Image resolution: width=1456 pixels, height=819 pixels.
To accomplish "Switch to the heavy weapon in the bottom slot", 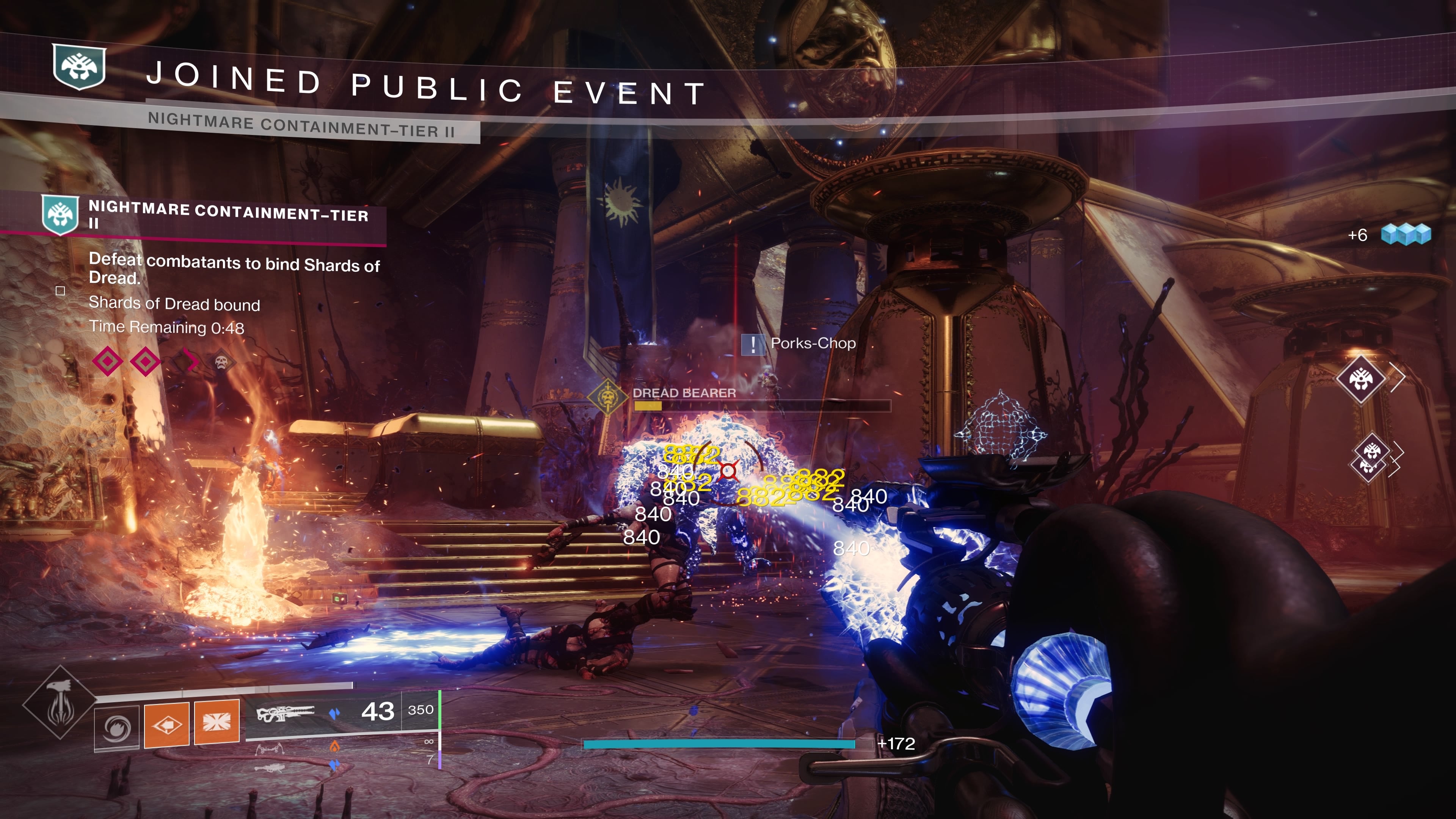I will click(x=270, y=767).
